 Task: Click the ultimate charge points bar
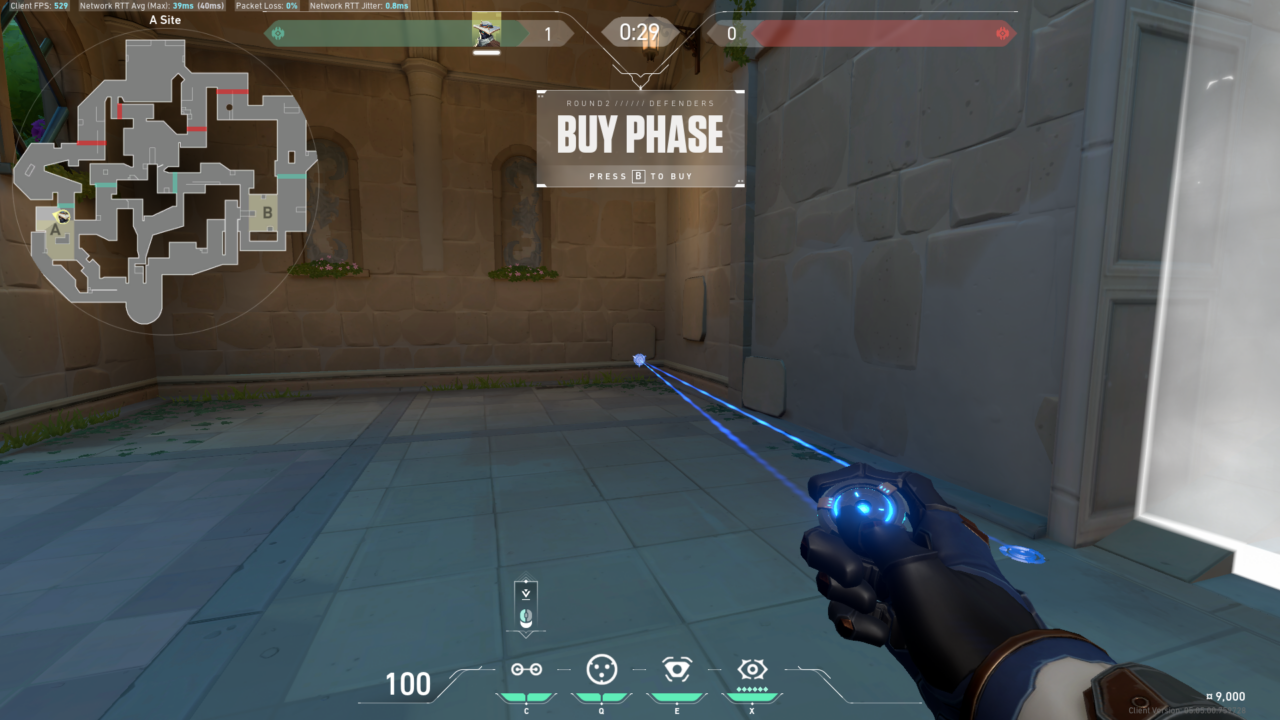click(x=753, y=688)
